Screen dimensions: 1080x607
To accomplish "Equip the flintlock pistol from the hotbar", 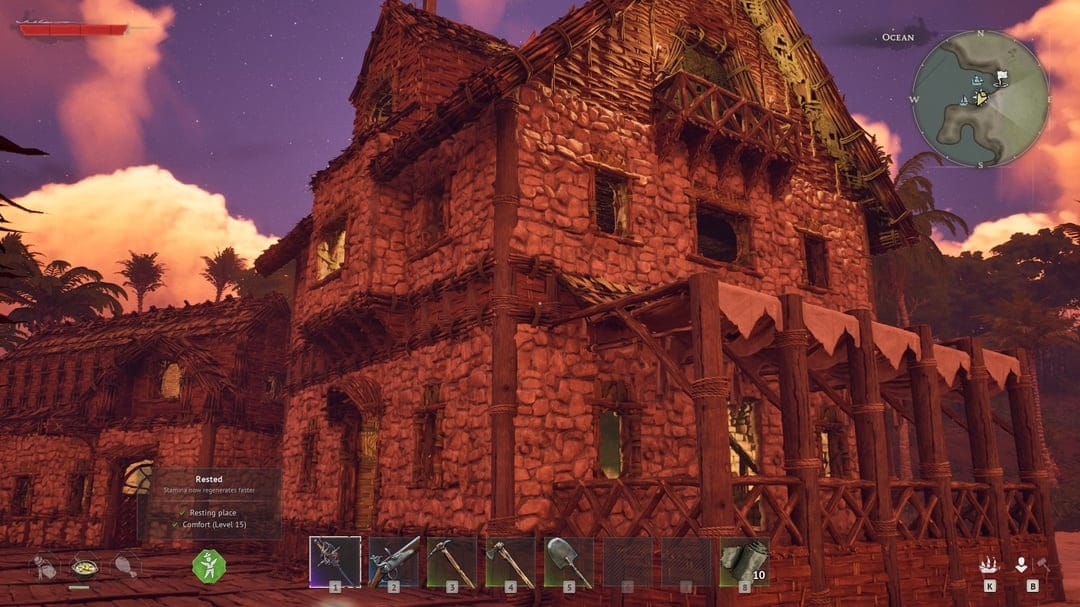I will coord(393,562).
